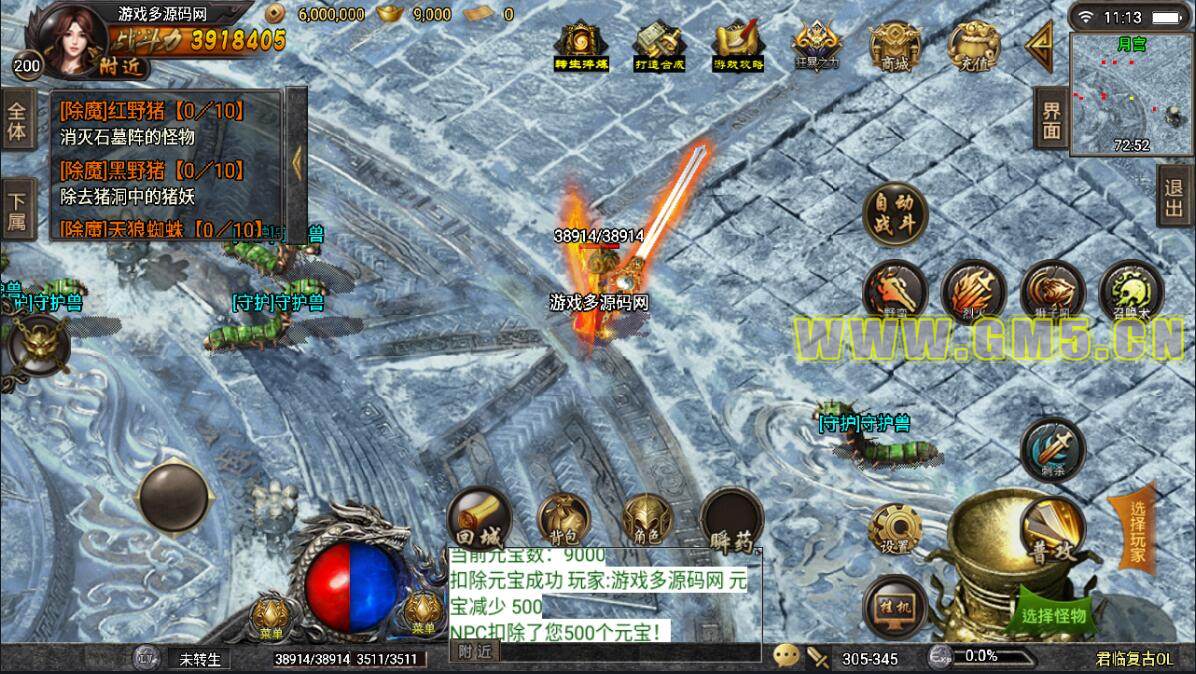Open the 月宫 minimap
This screenshot has height=674, width=1196.
coord(1125,95)
